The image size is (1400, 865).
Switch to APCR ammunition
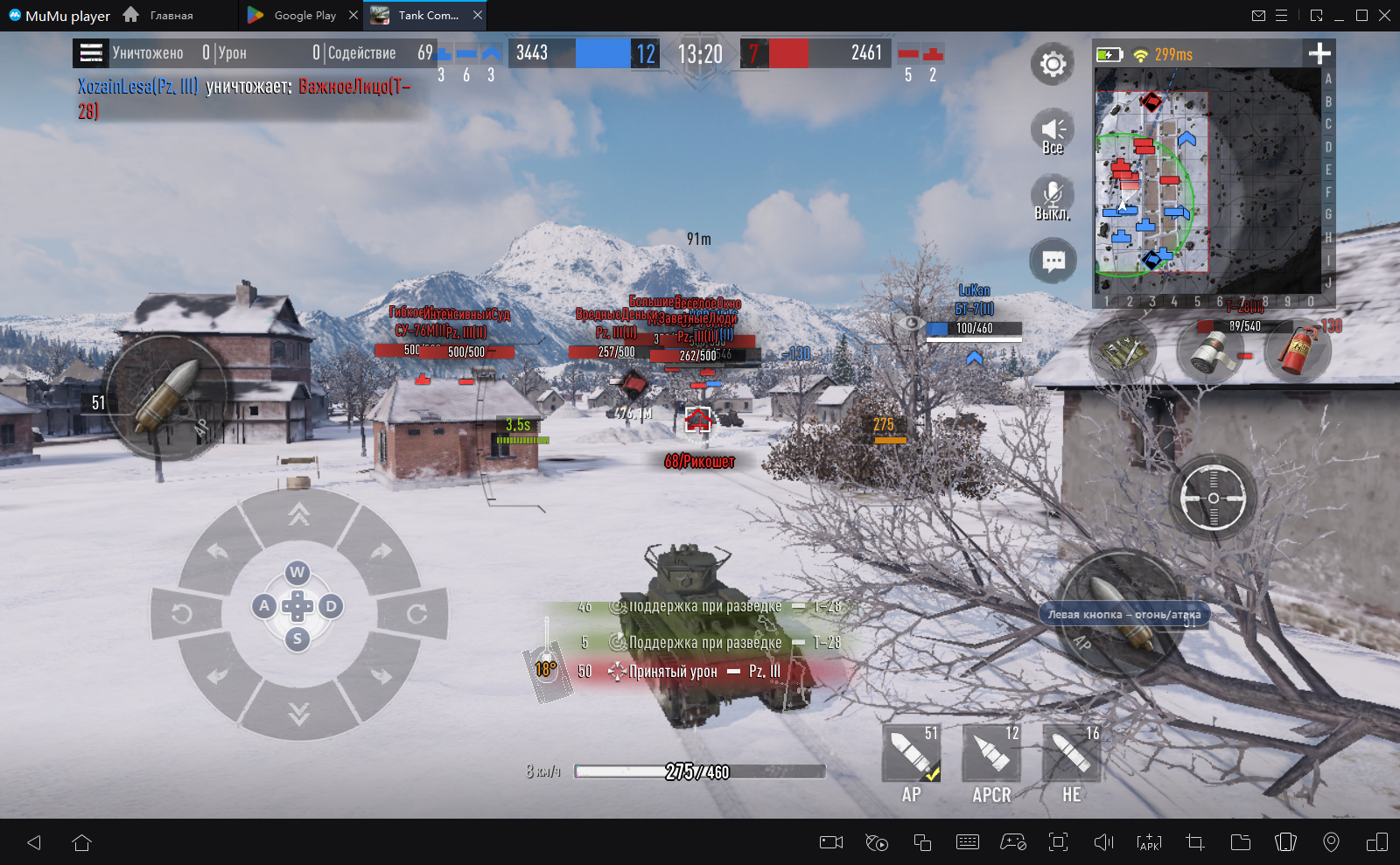pyautogui.click(x=991, y=754)
